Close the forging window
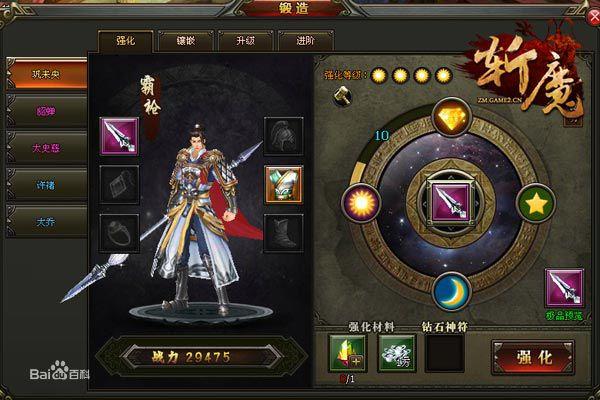This screenshot has width=600, height=400. pos(585,16)
